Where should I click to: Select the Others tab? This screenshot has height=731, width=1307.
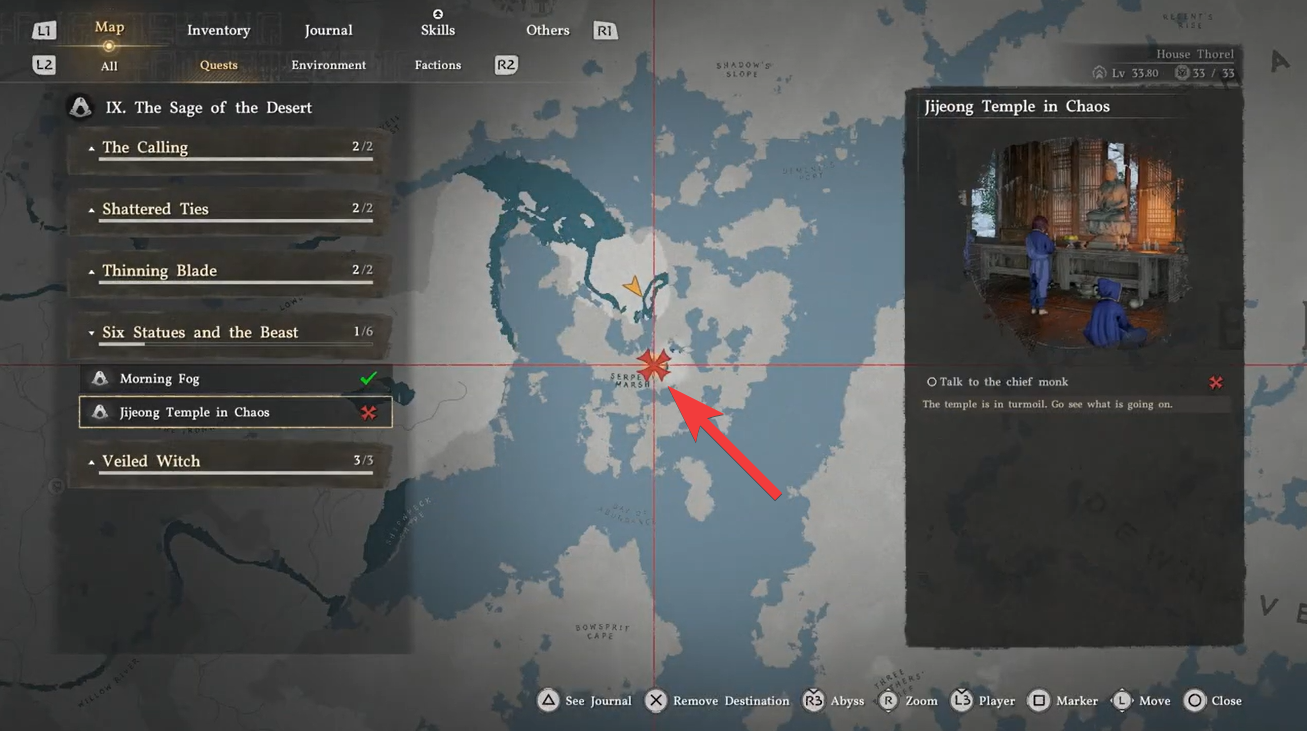(547, 30)
